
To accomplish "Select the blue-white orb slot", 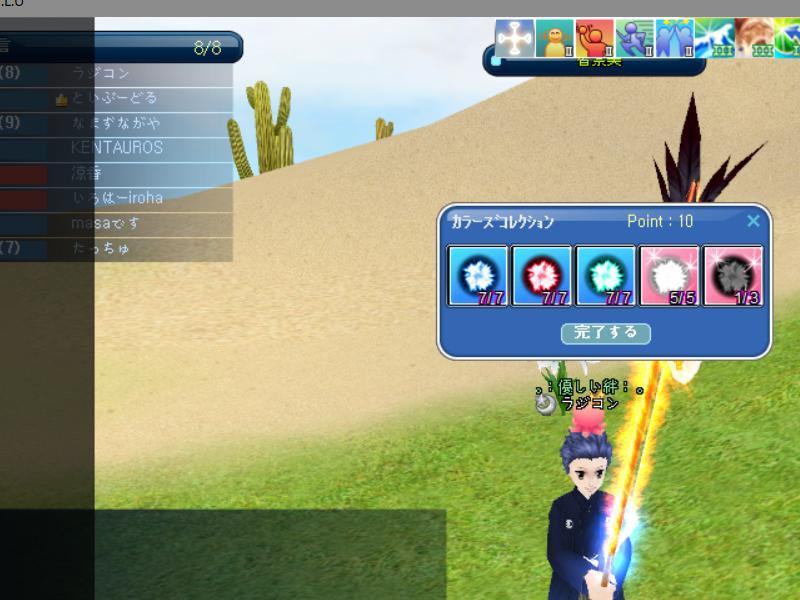I will [x=477, y=276].
